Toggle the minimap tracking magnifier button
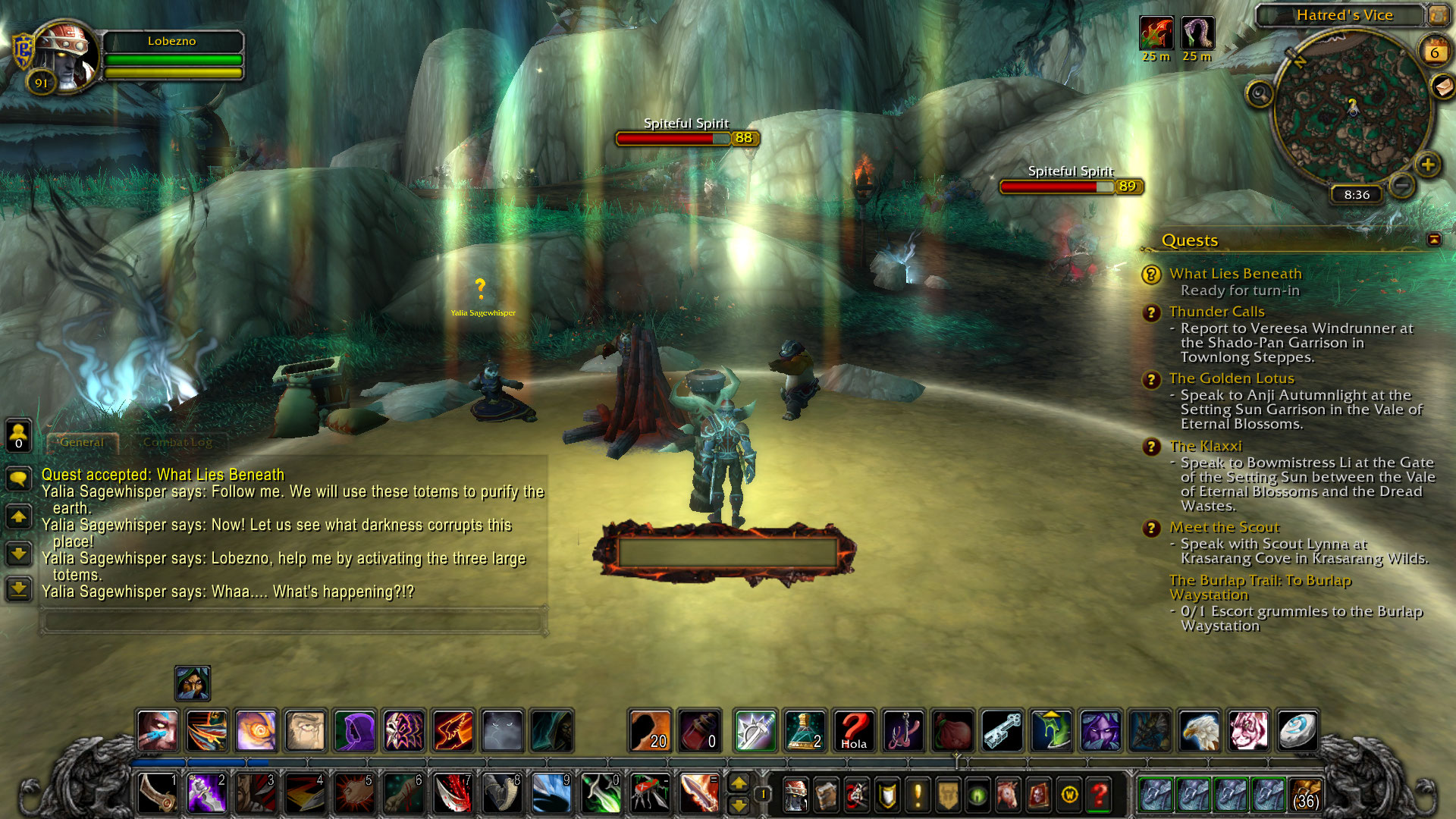 tap(1260, 94)
